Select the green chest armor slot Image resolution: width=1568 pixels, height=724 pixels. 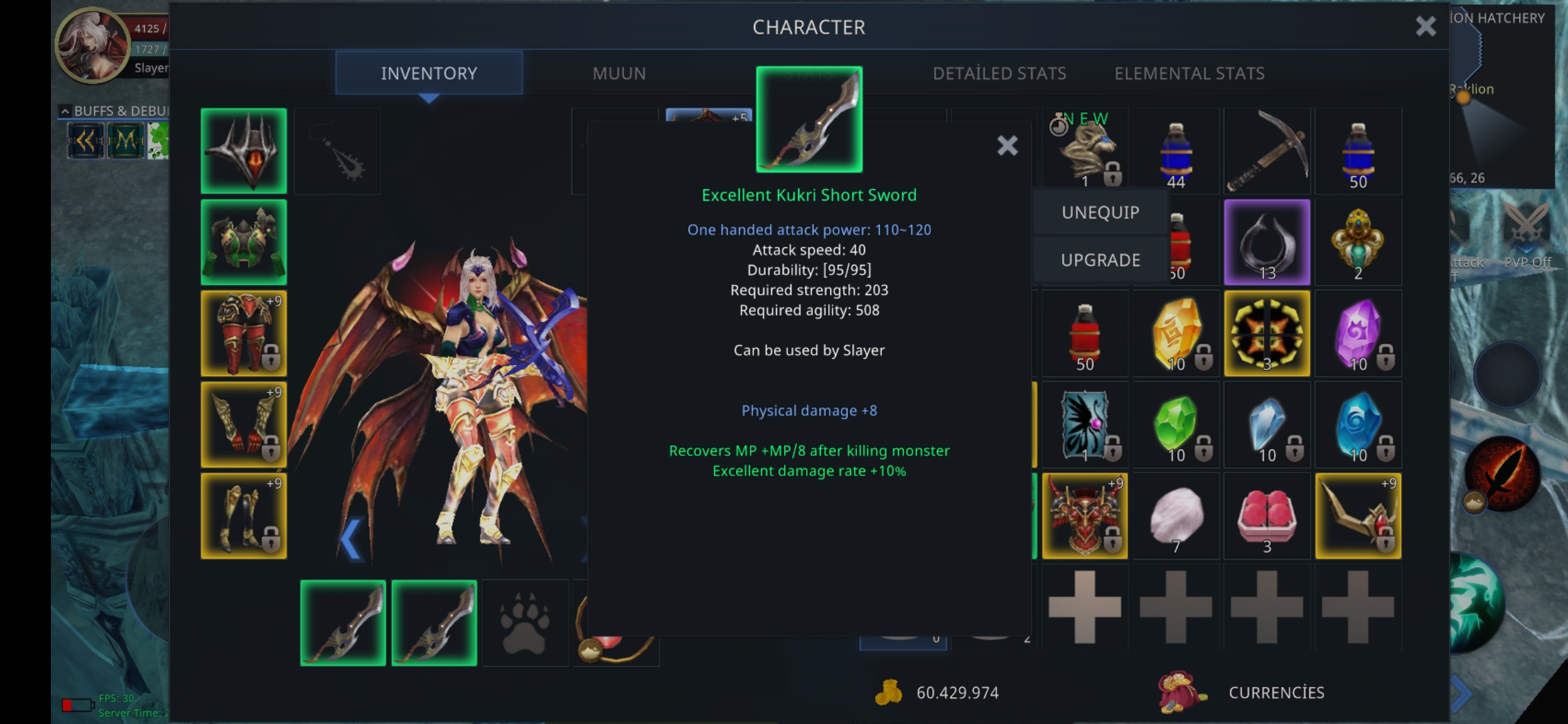[x=244, y=242]
